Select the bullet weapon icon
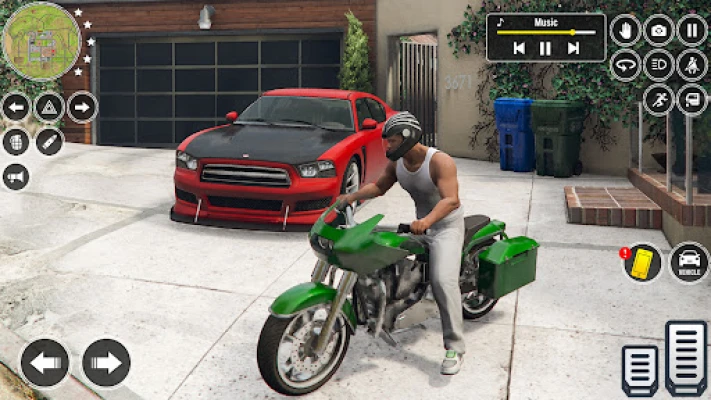 click(49, 142)
